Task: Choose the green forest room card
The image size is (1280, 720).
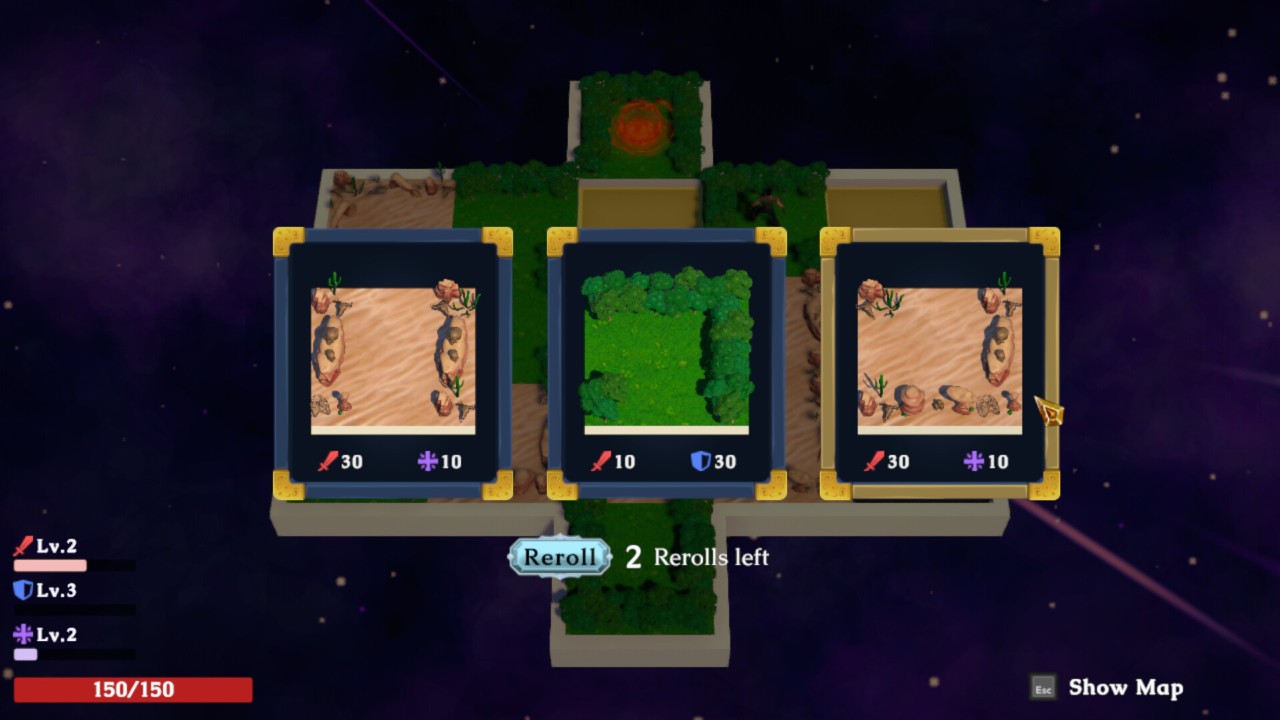Action: click(x=666, y=364)
